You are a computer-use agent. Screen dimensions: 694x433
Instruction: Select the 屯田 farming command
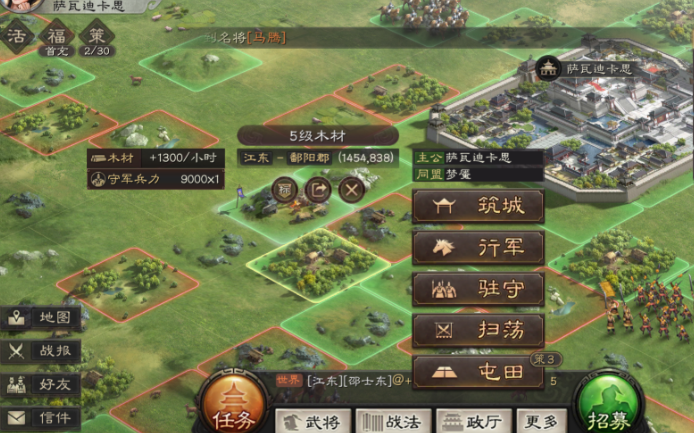(478, 372)
